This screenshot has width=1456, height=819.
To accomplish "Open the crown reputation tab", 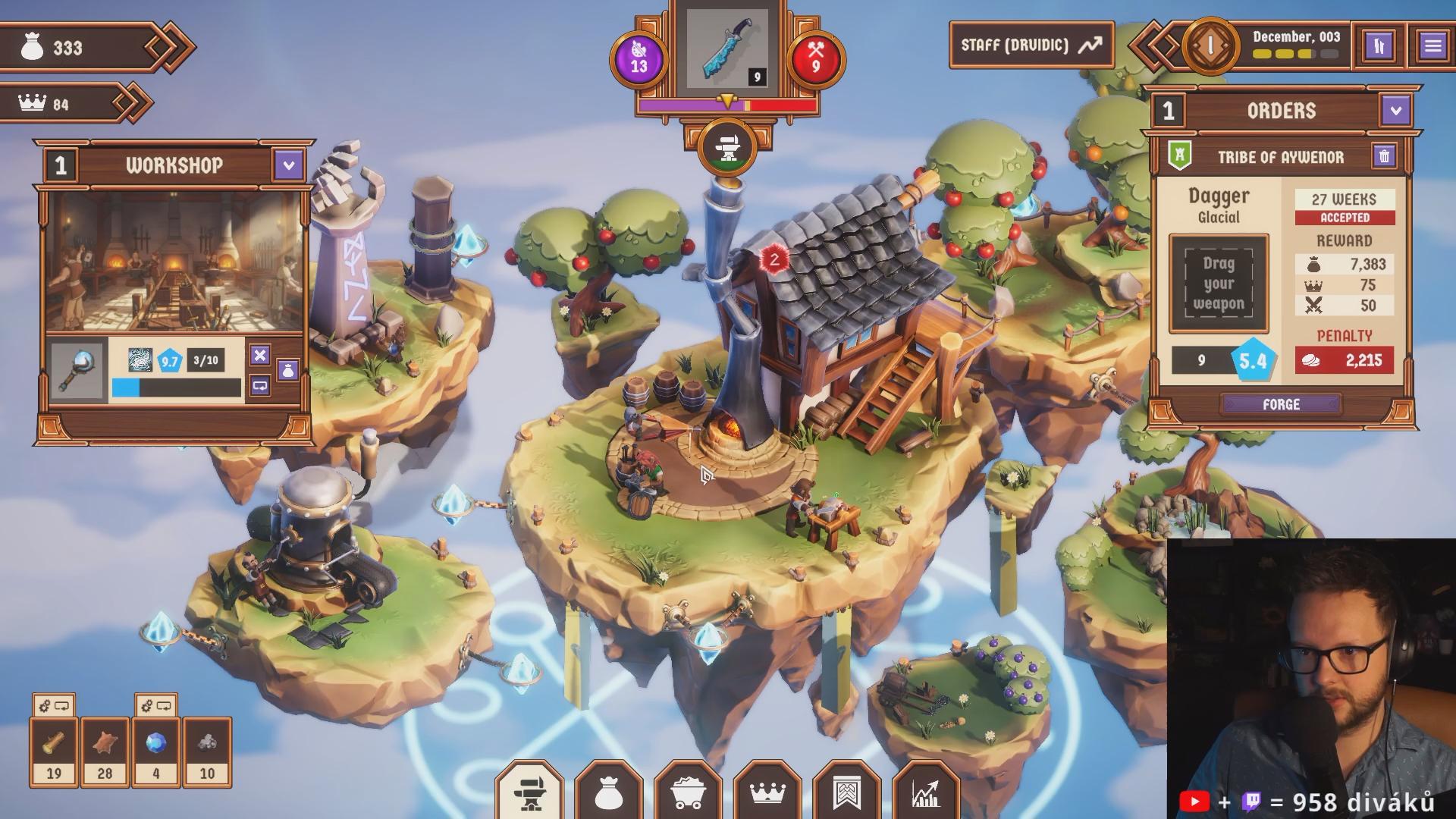I will click(767, 792).
